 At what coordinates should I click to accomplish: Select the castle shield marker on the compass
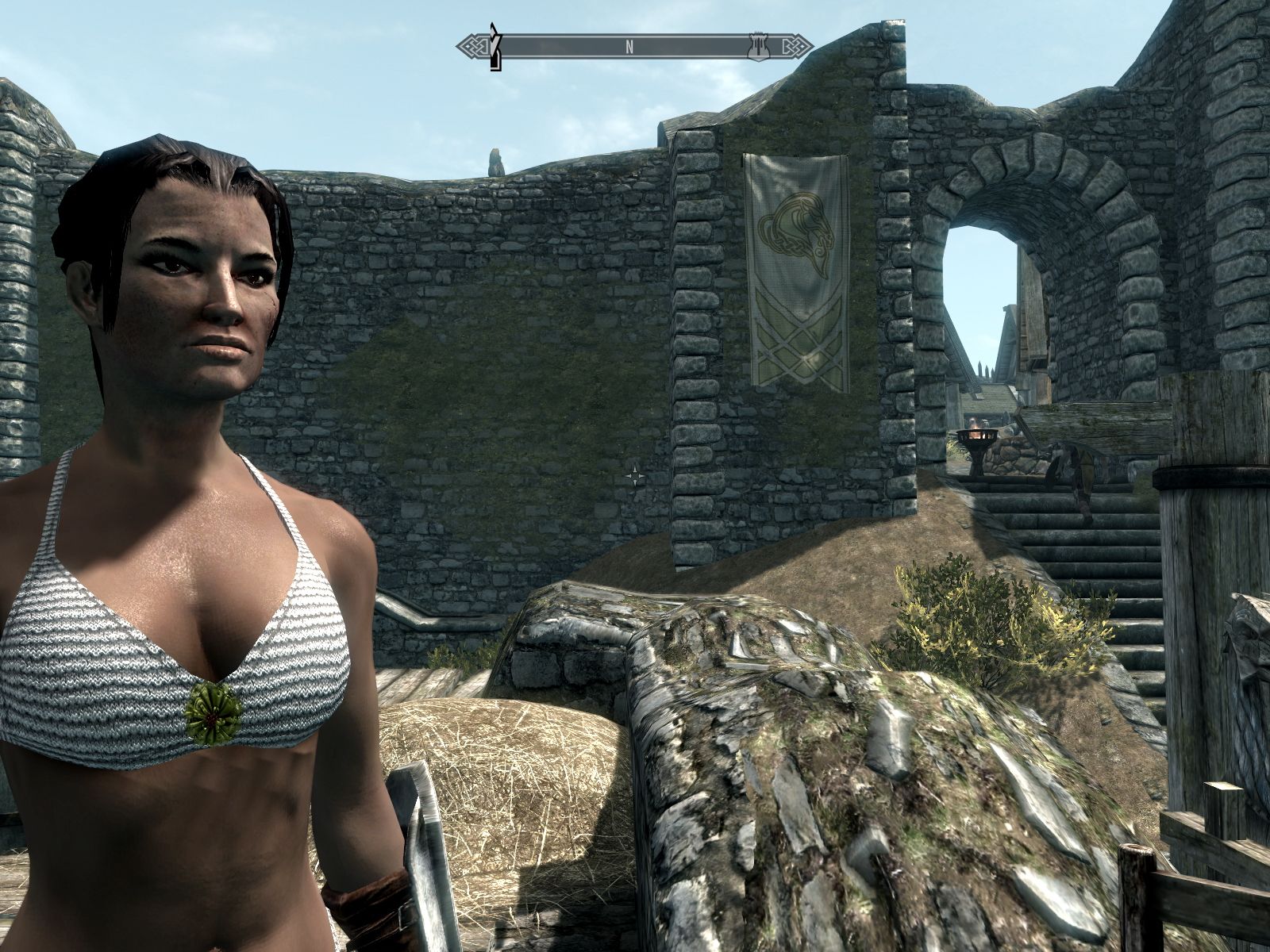757,46
